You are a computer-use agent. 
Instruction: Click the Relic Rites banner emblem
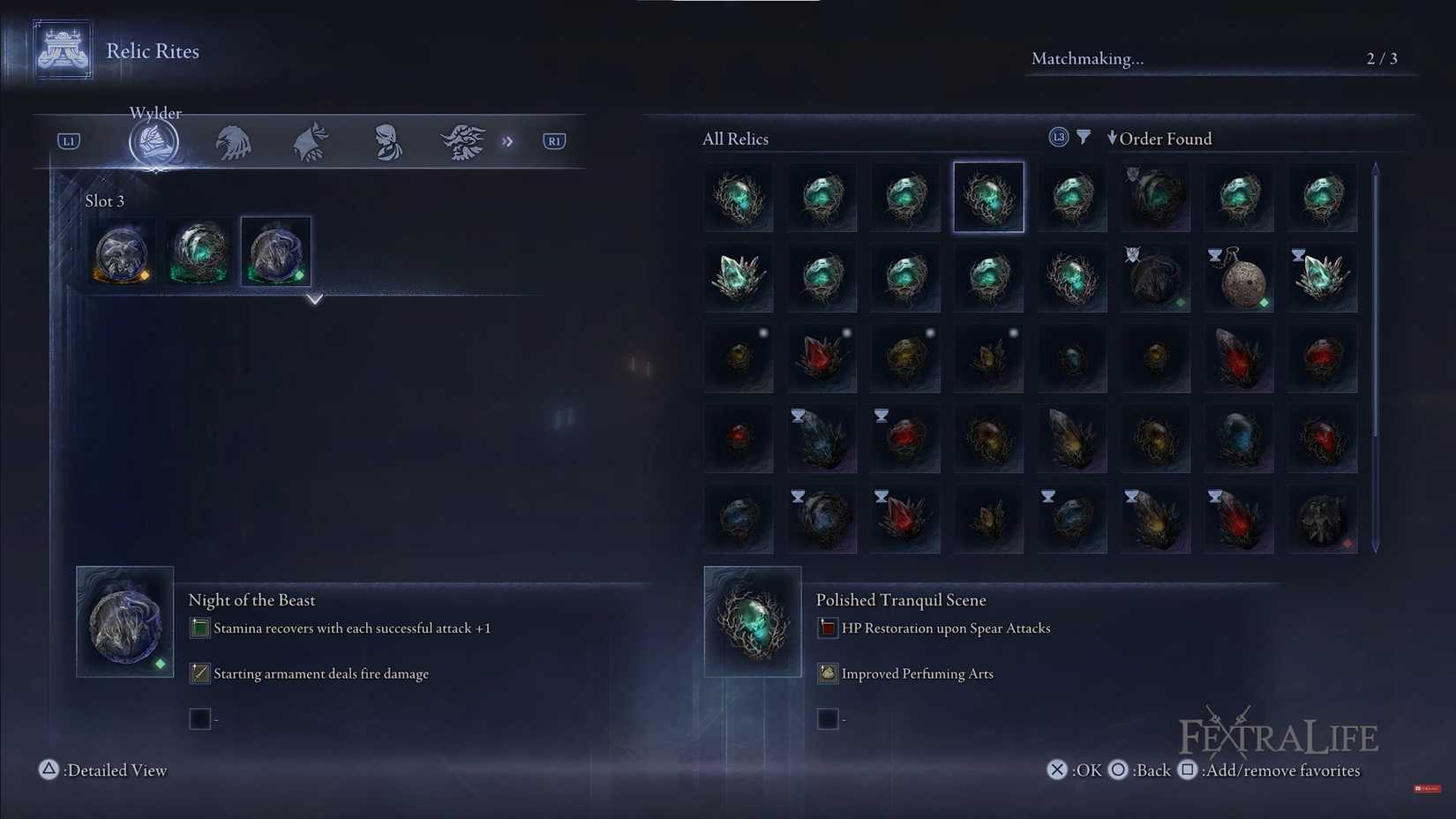click(62, 49)
